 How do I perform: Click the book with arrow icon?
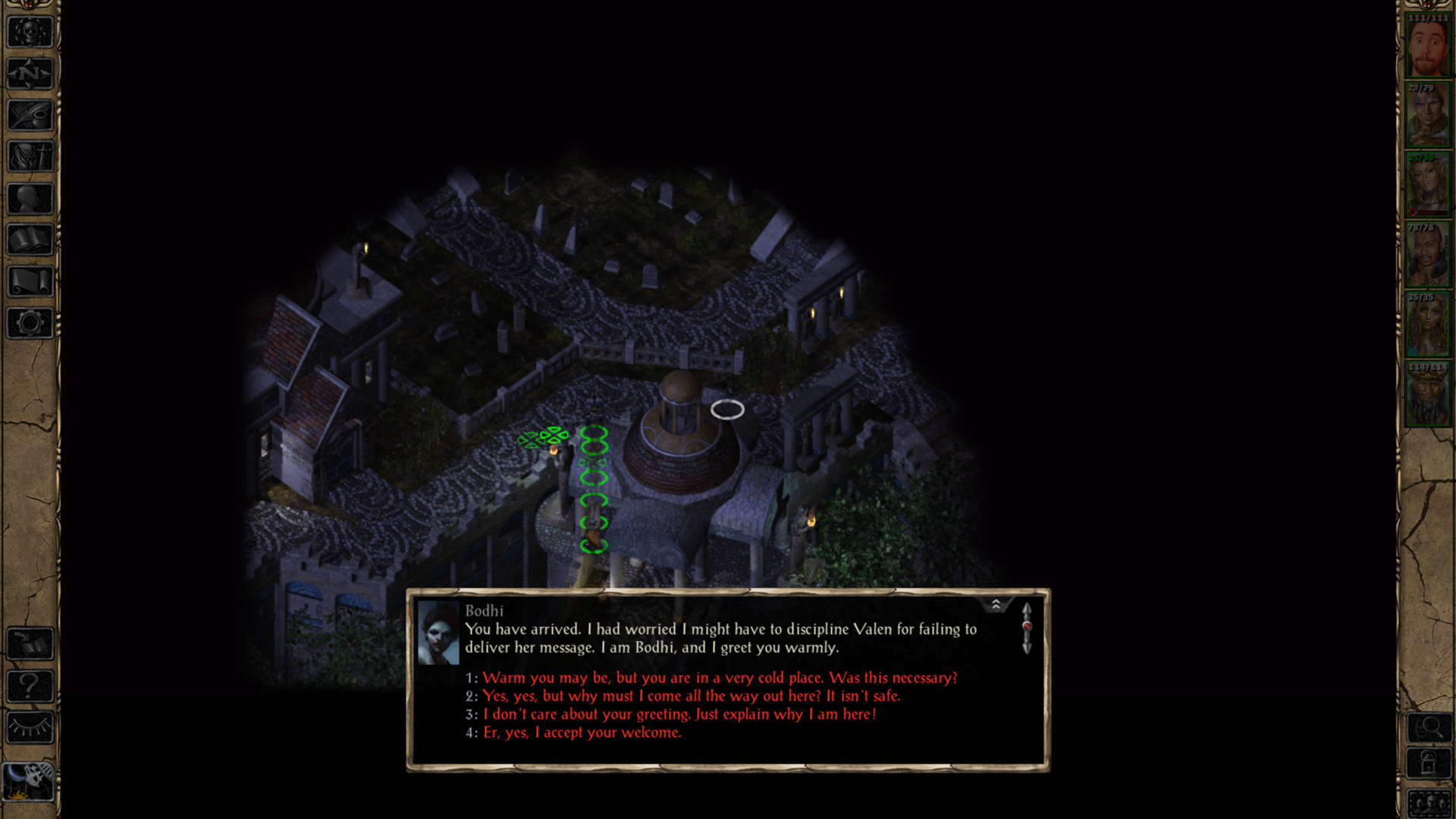(30, 645)
